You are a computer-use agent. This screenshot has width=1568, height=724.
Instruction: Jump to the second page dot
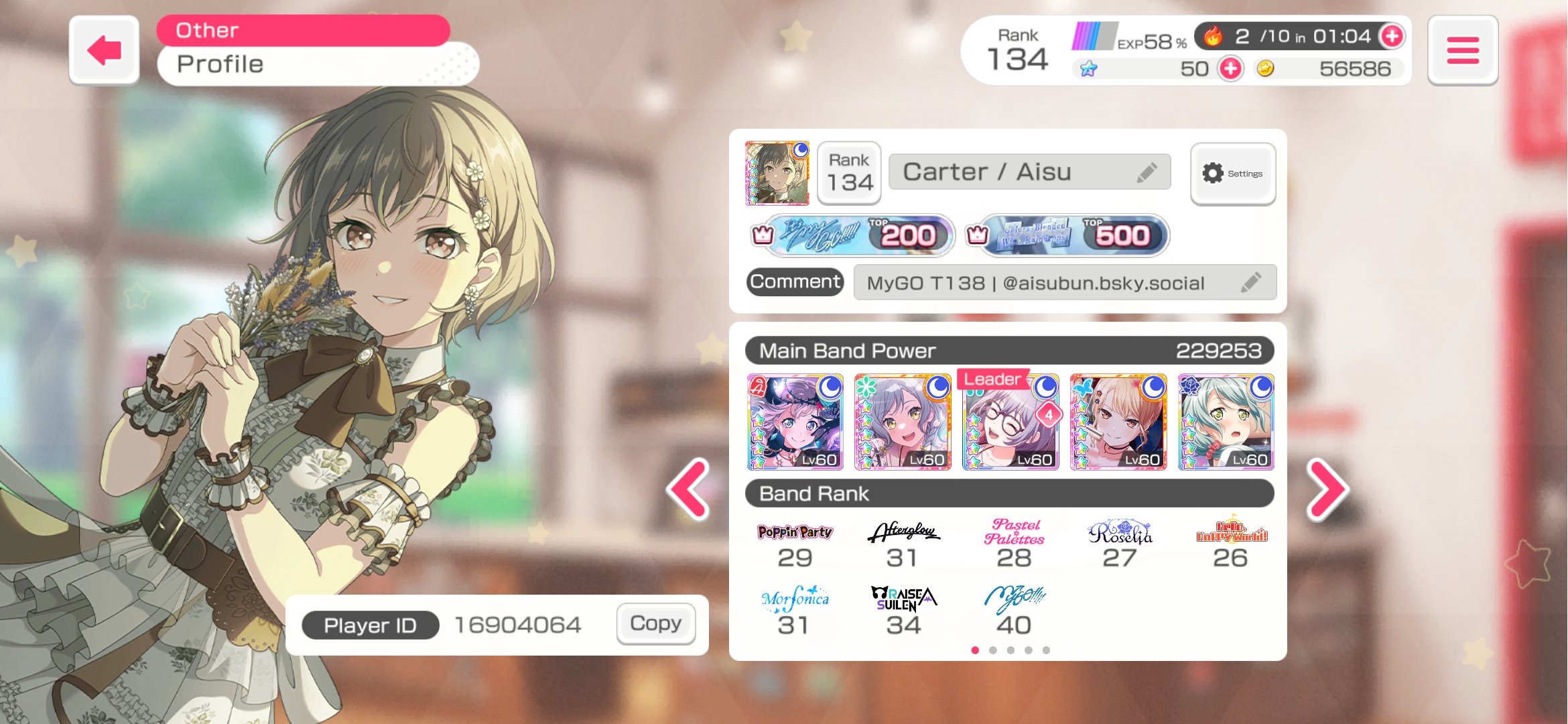tap(993, 650)
